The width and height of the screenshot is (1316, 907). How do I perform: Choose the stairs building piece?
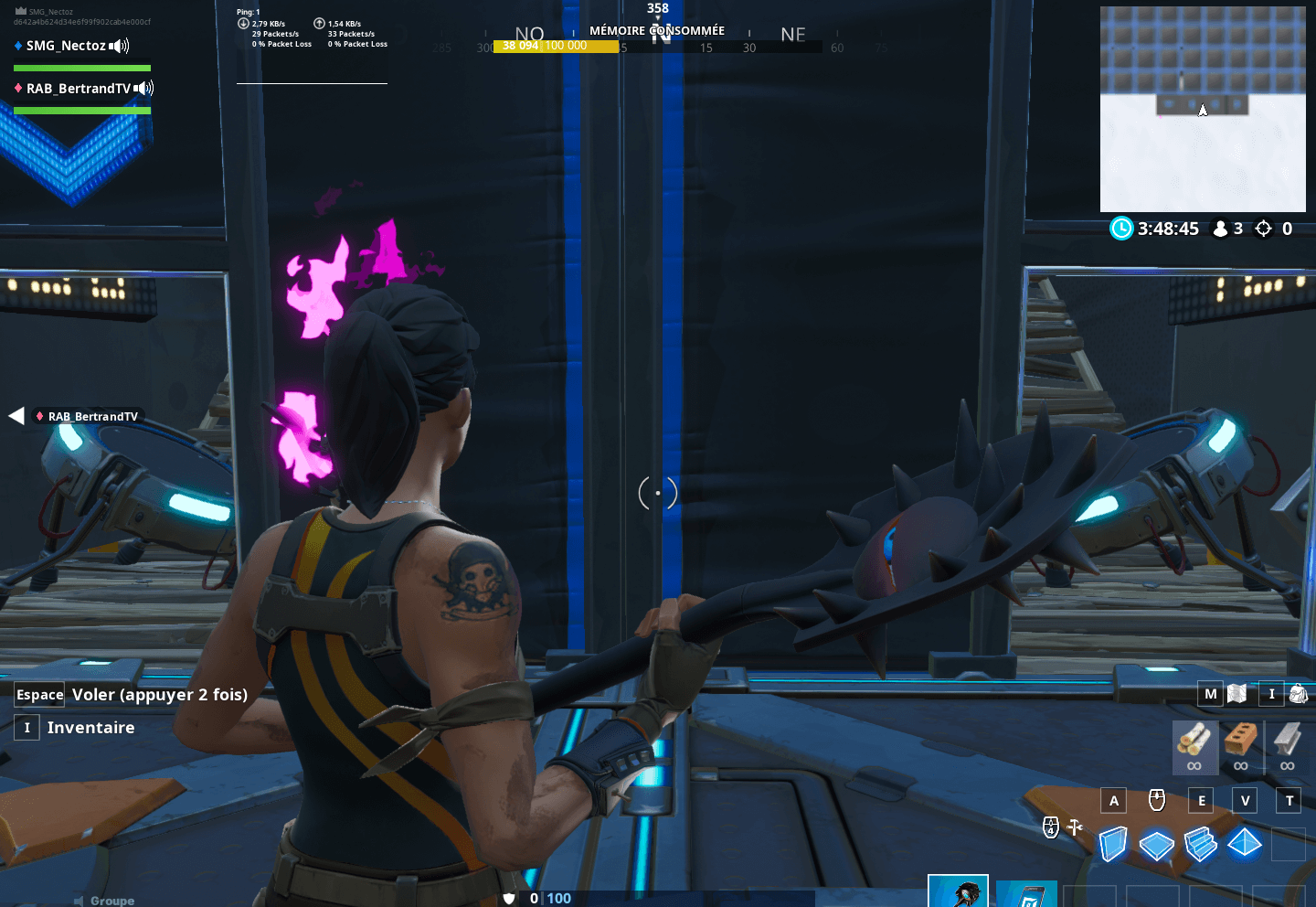pyautogui.click(x=1201, y=844)
